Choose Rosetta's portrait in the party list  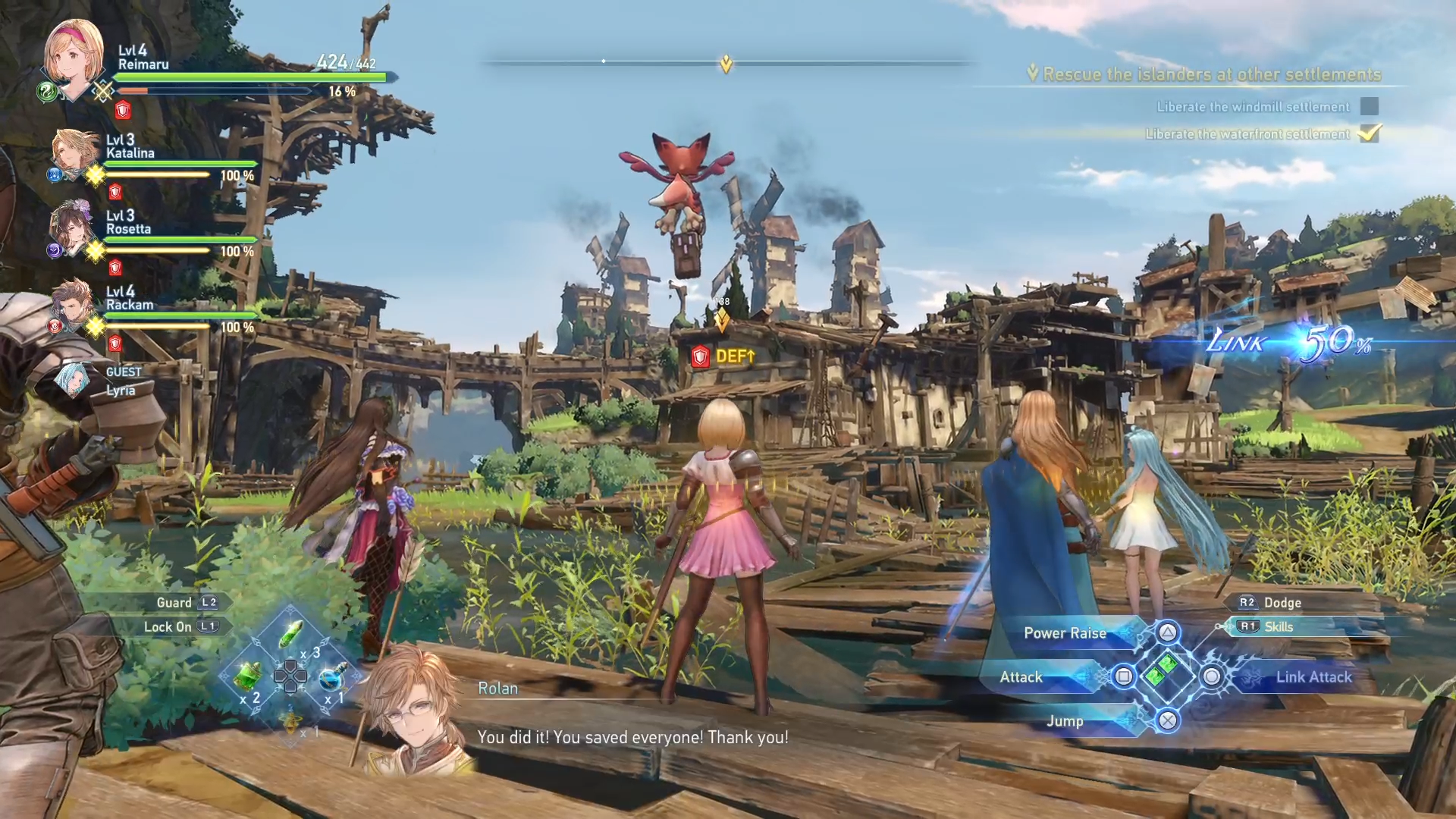point(72,227)
